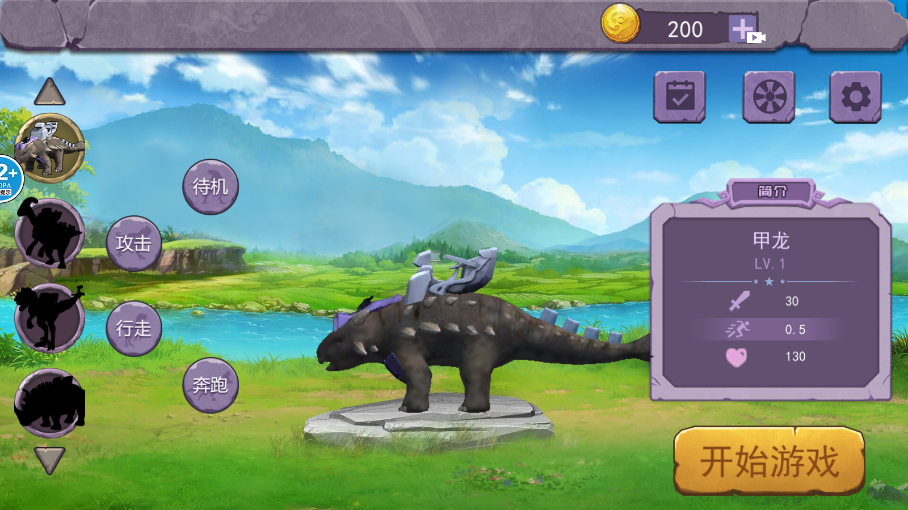Open the daily check-in calendar

(680, 97)
